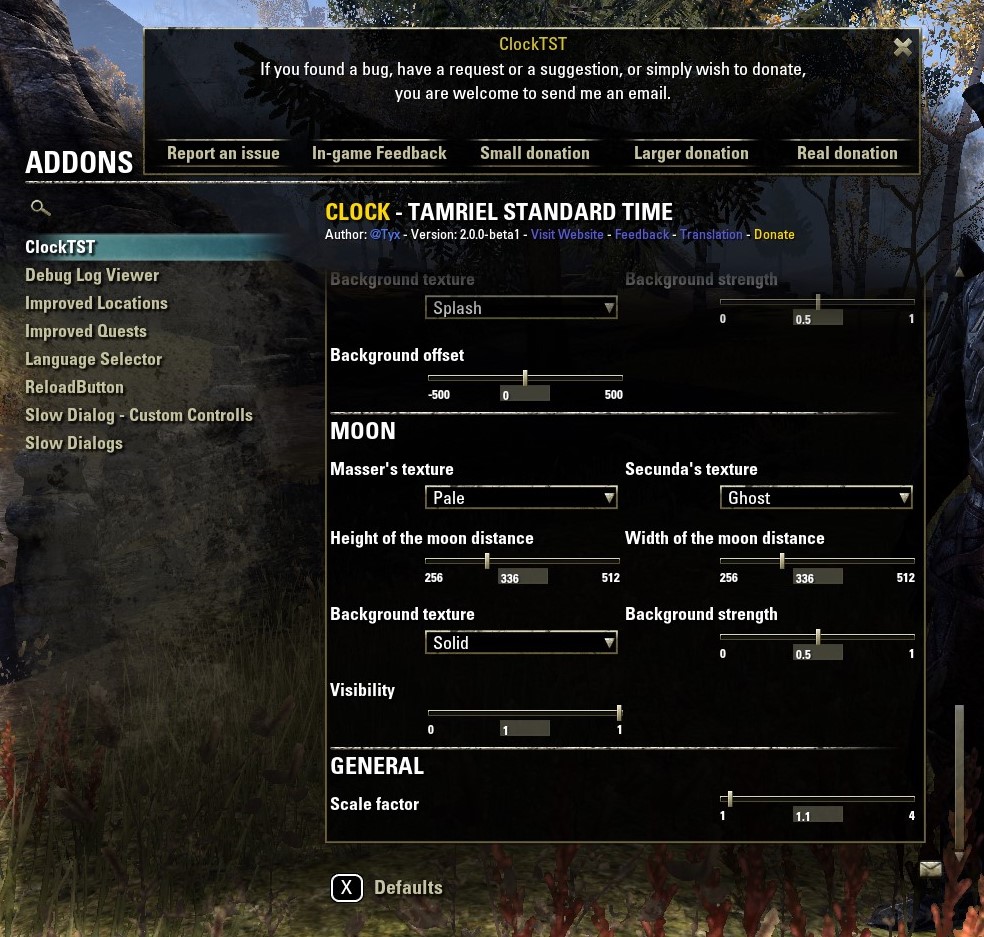Choose the Small donation option
The image size is (984, 937).
(x=535, y=153)
